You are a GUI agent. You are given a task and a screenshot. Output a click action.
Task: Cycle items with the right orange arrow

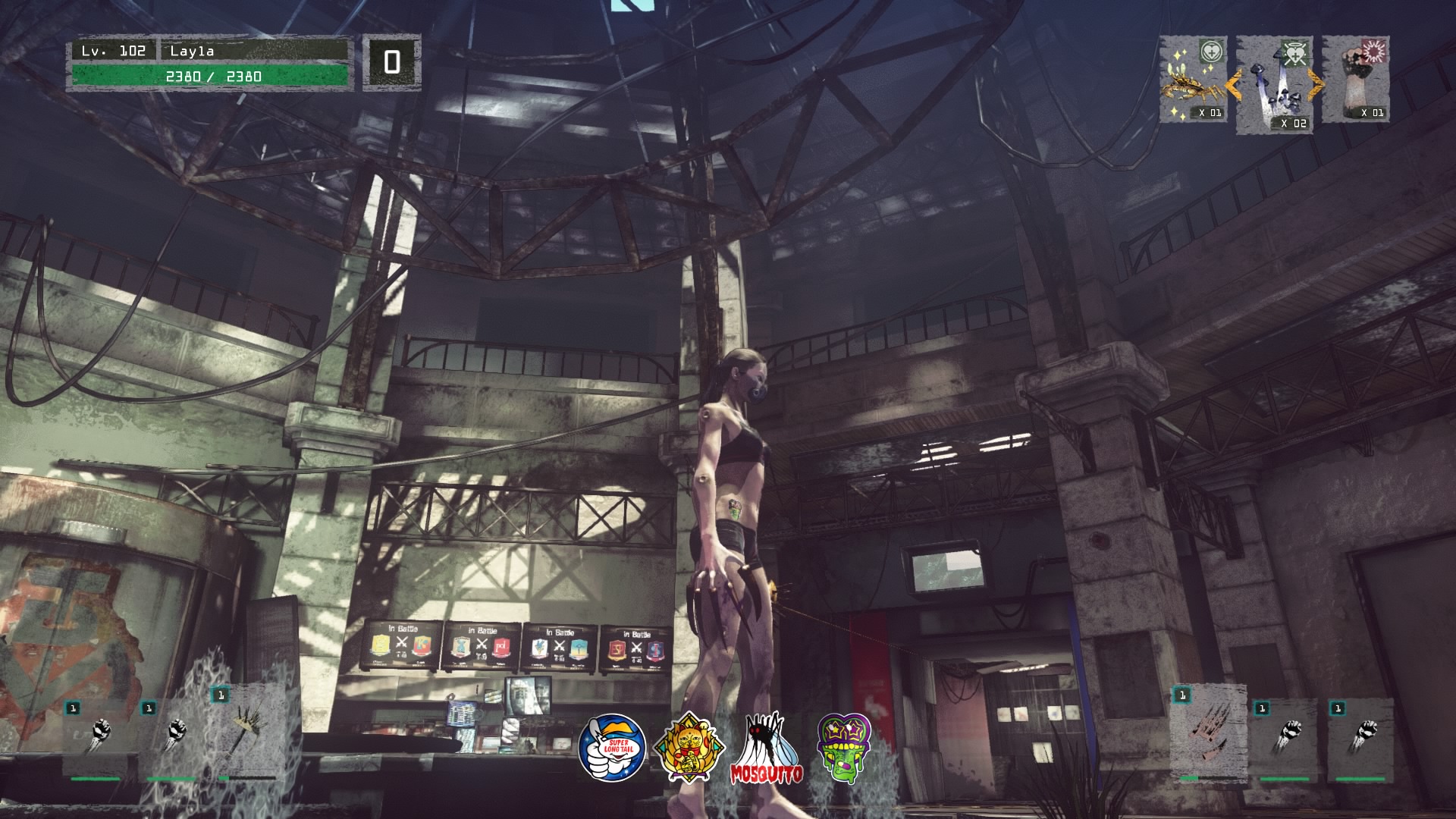click(1316, 85)
